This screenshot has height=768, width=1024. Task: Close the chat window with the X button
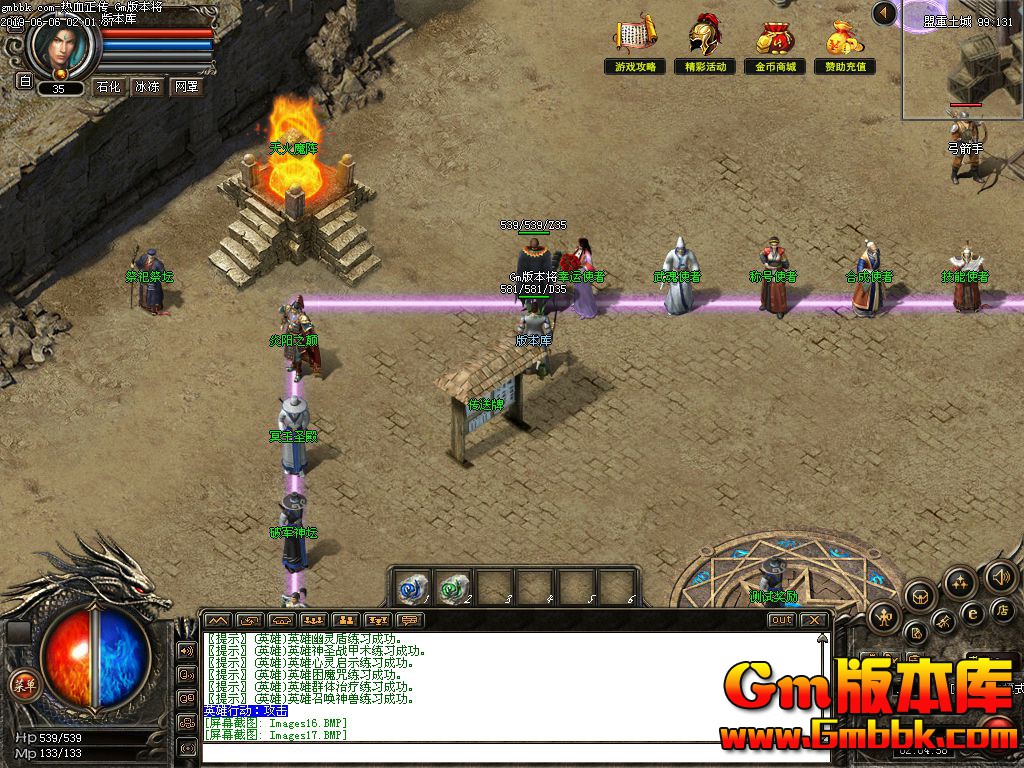[x=815, y=620]
